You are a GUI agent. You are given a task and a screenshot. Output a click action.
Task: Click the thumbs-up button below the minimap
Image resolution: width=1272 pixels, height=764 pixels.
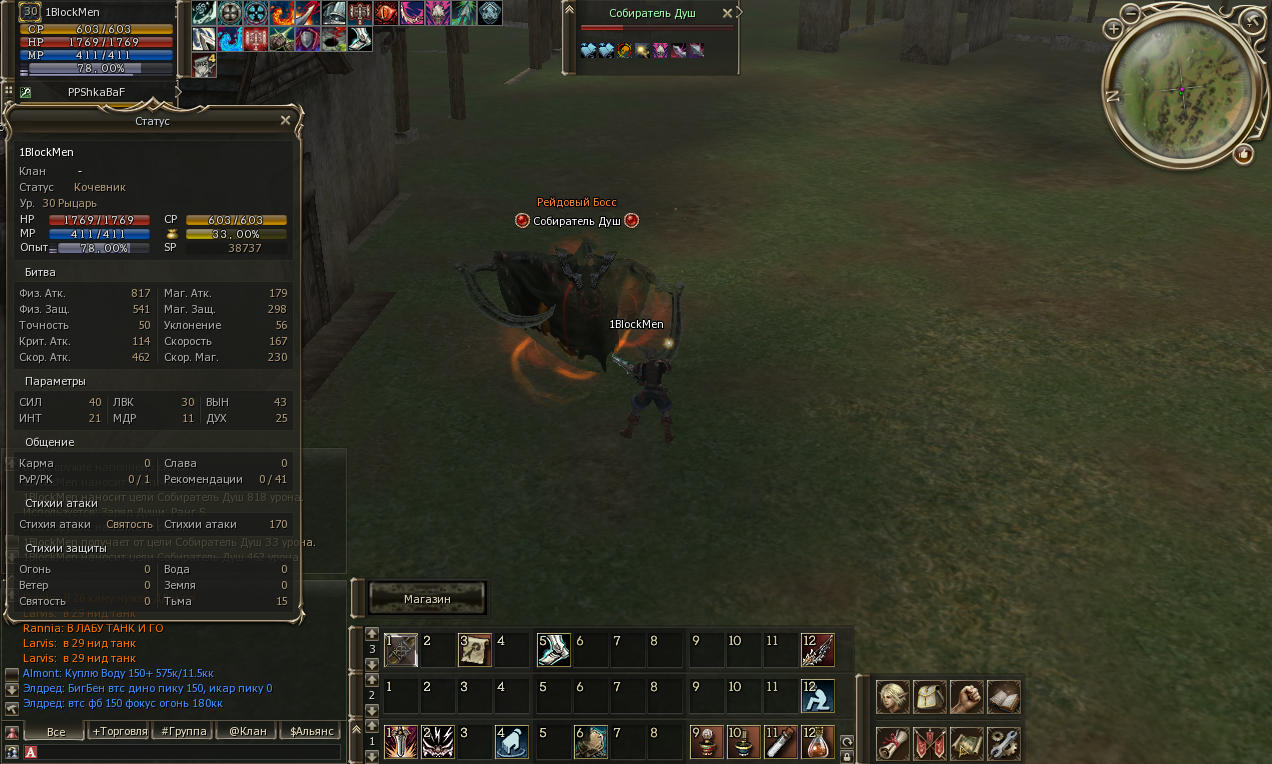(1243, 153)
